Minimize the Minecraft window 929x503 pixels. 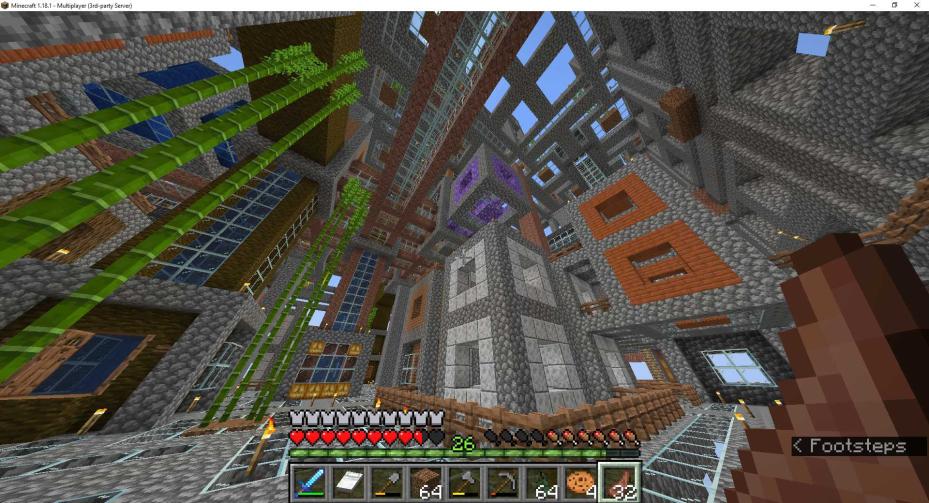point(872,5)
